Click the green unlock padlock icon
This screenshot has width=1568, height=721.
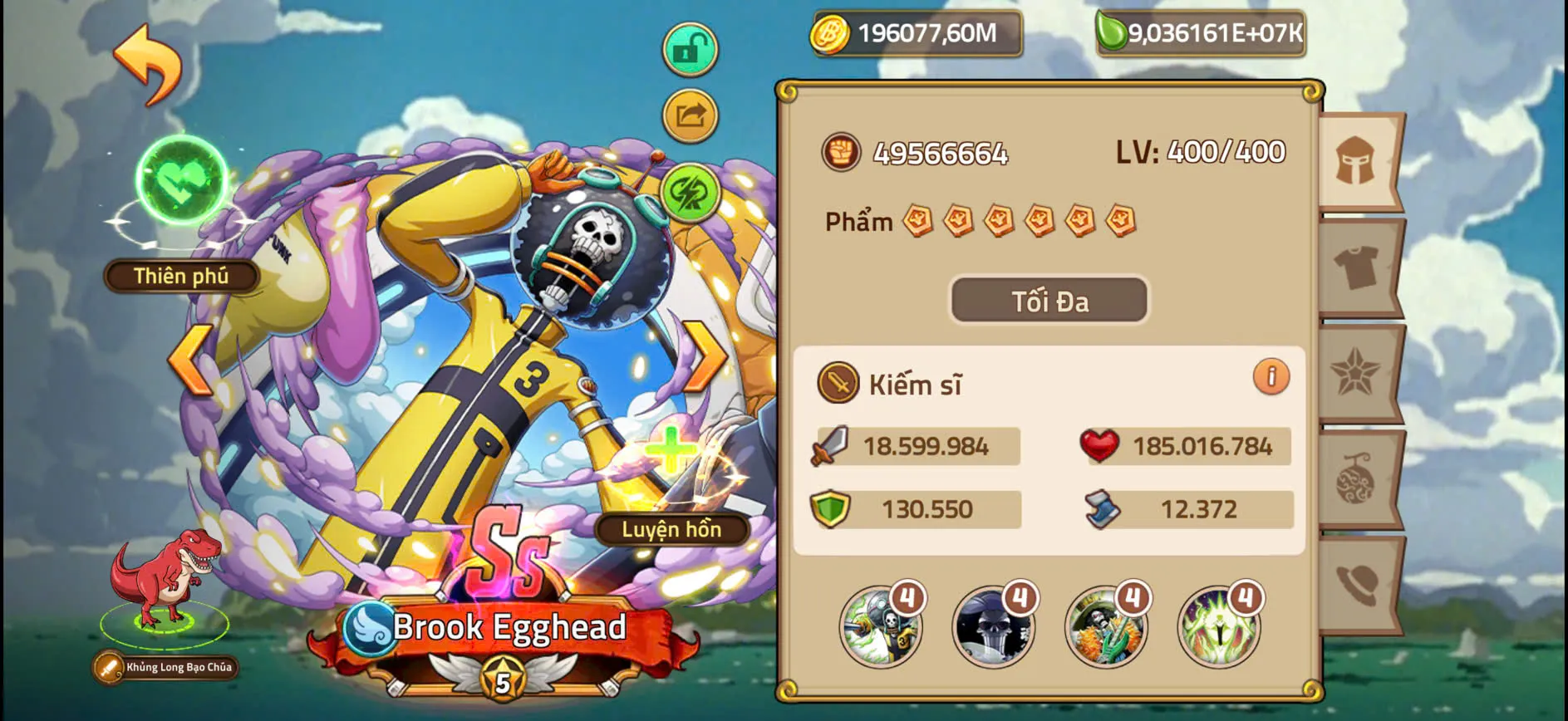pyautogui.click(x=691, y=47)
